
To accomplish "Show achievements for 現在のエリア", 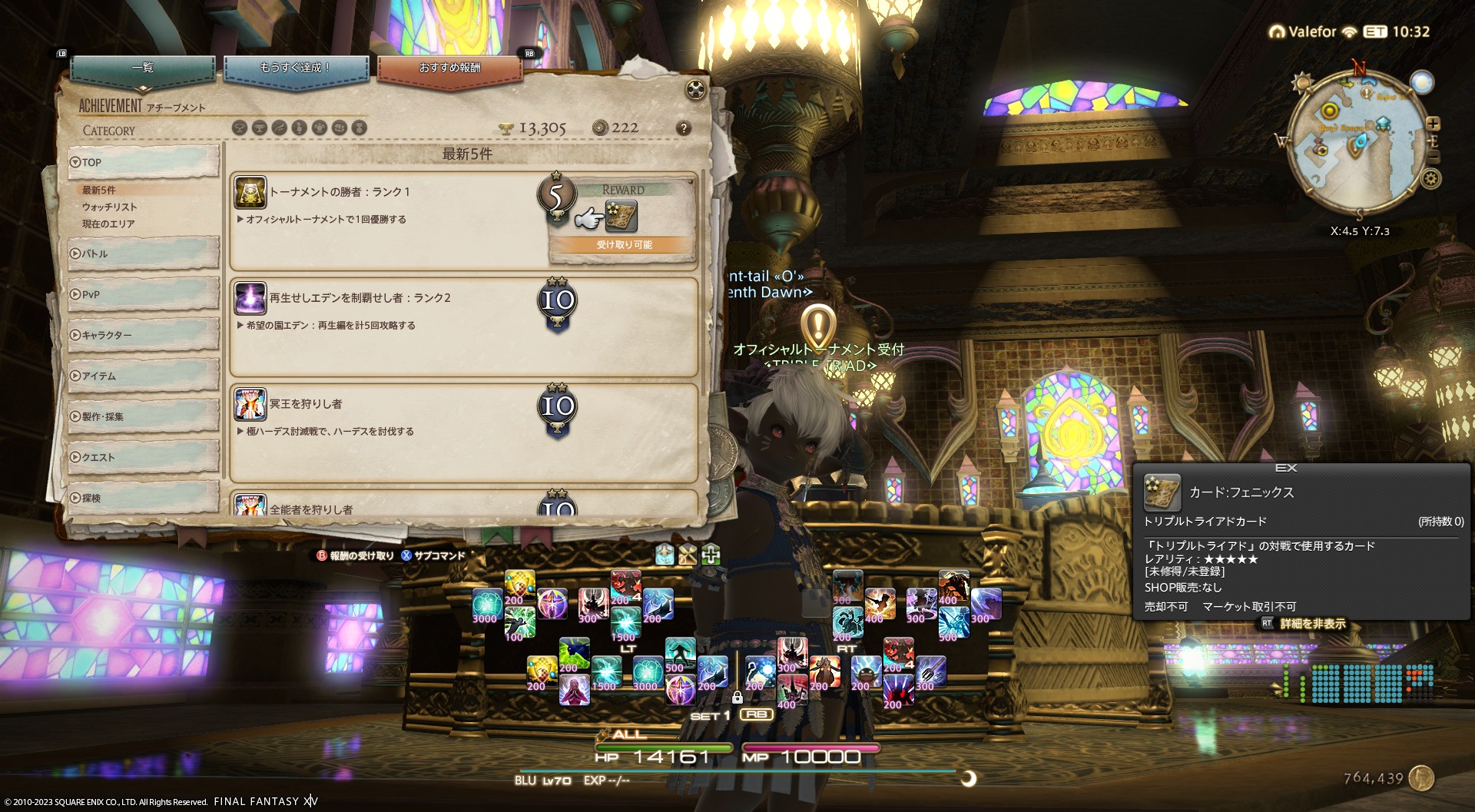I will point(108,224).
